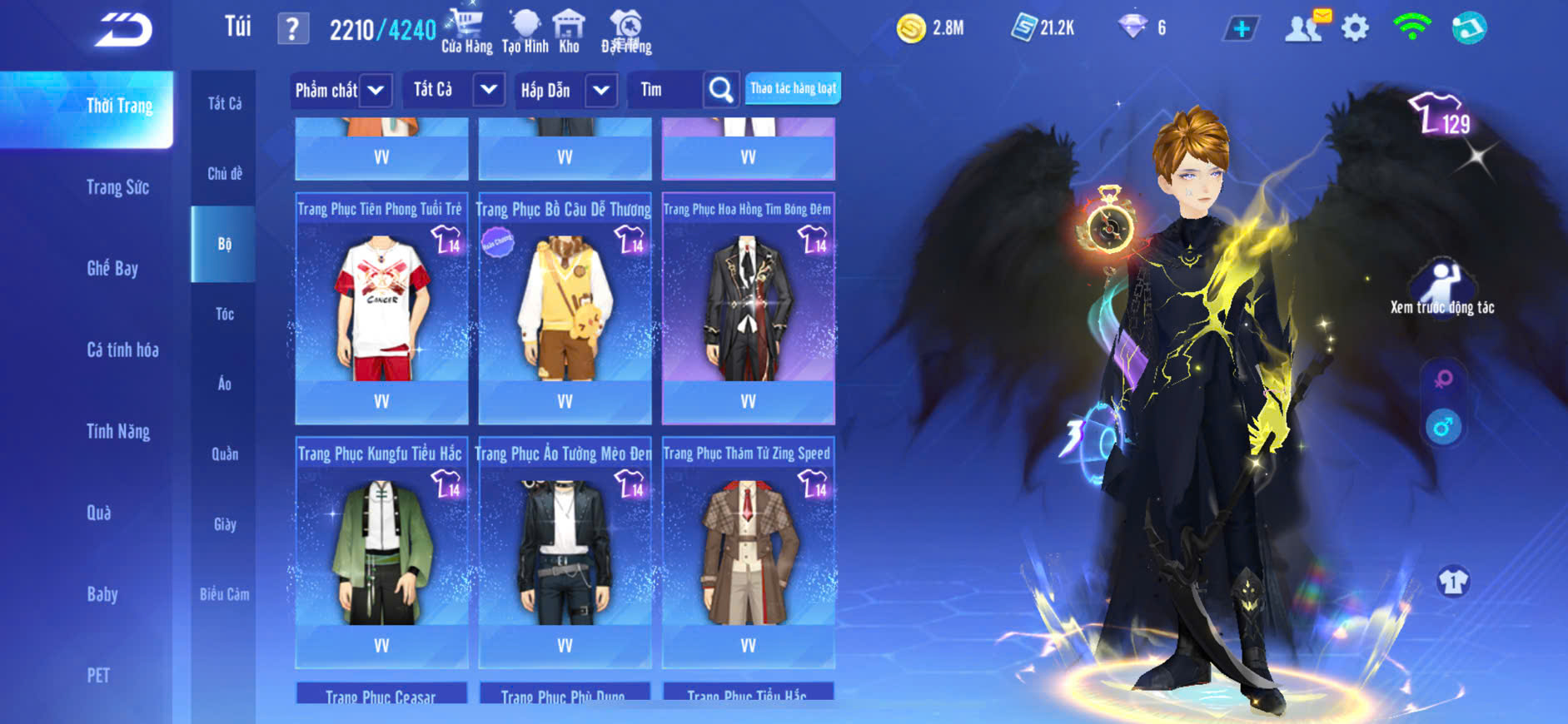Go back with the top-left arrow
The width and height of the screenshot is (1568, 724).
(123, 31)
